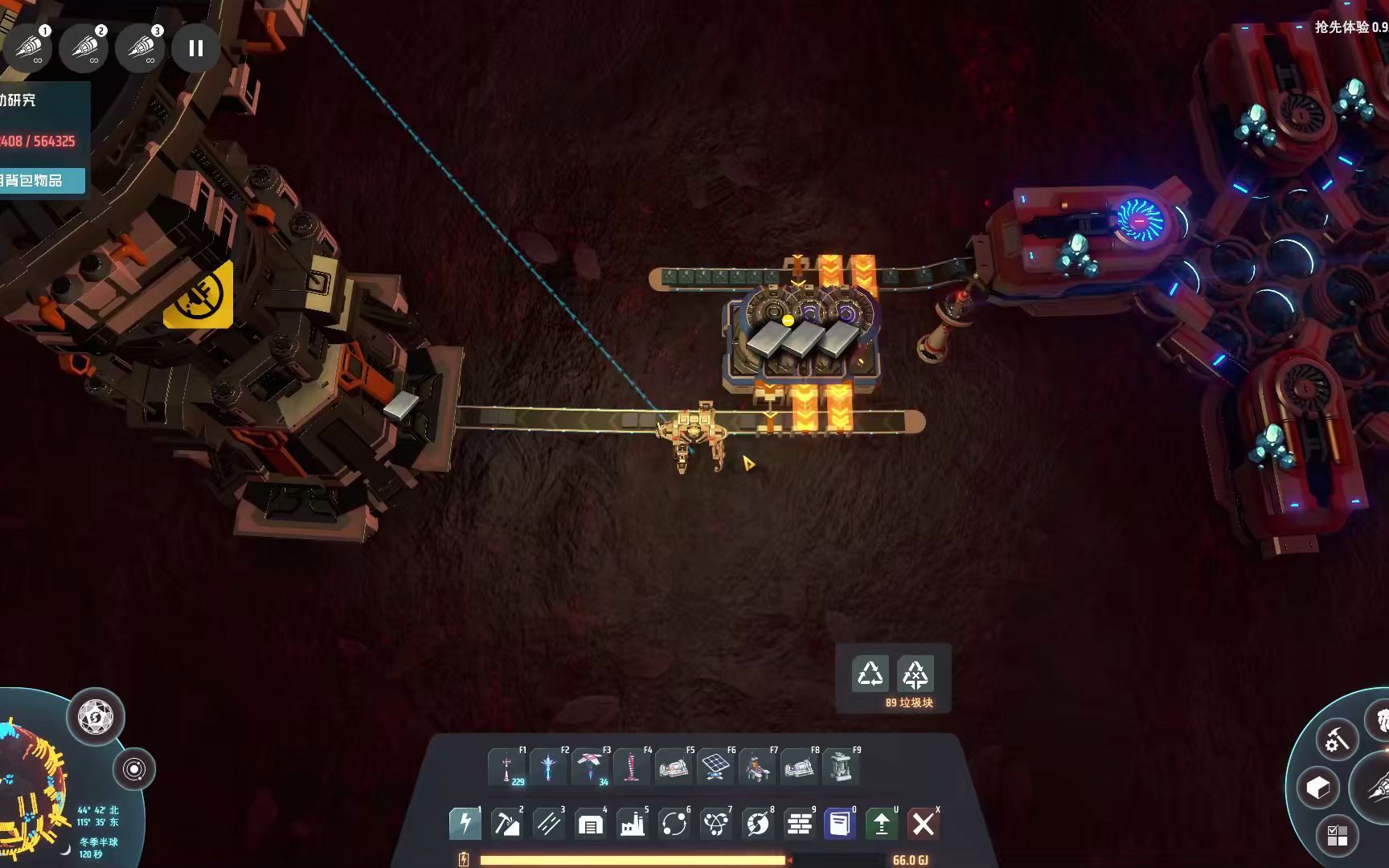The width and height of the screenshot is (1389, 868).
Task: Open the storage warehouse build category
Action: 590,824
